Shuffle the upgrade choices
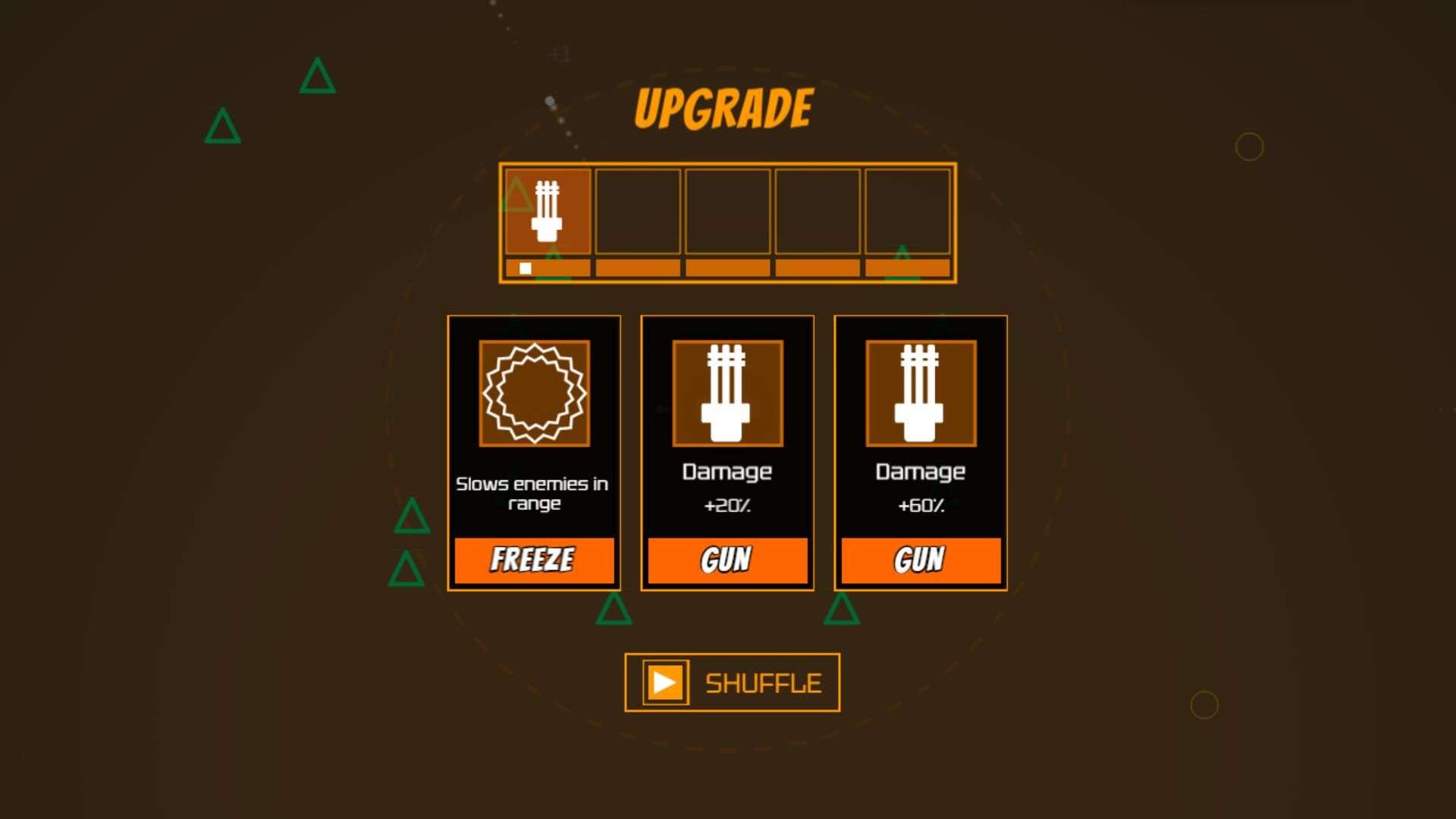Screen dimensions: 1456x819 [x=732, y=682]
